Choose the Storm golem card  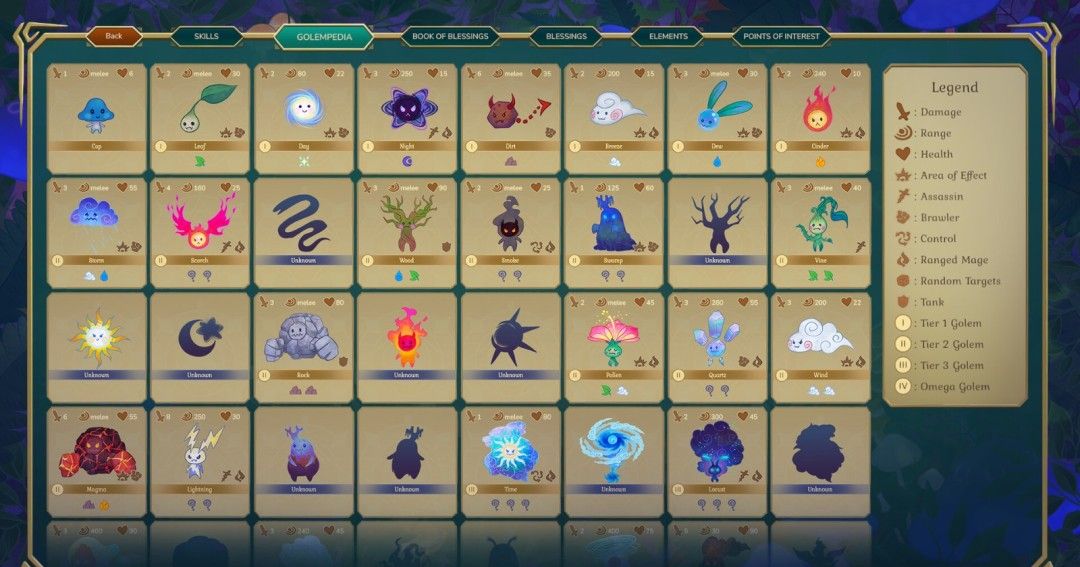[96, 232]
